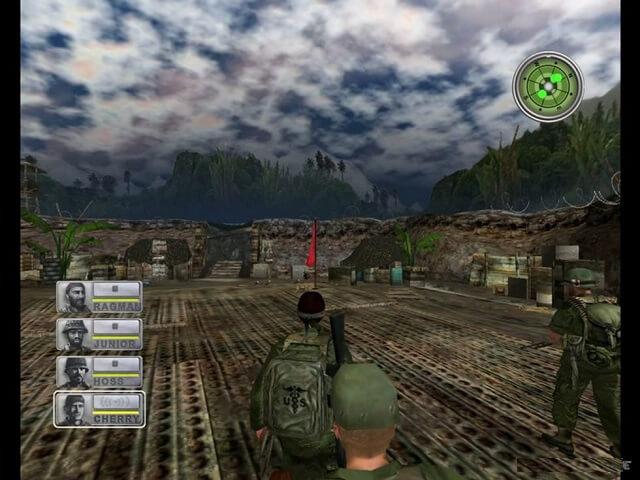Image resolution: width=640 pixels, height=480 pixels.
Task: Choose Hoss from the squad list
Action: click(99, 372)
